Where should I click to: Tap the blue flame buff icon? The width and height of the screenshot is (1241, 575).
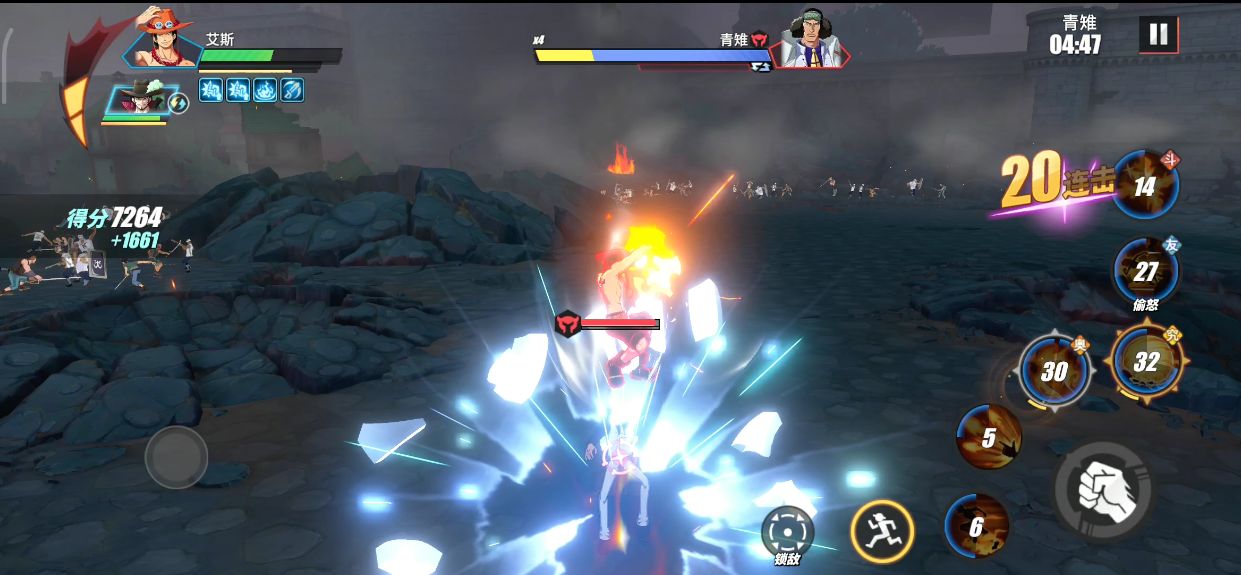coord(265,90)
